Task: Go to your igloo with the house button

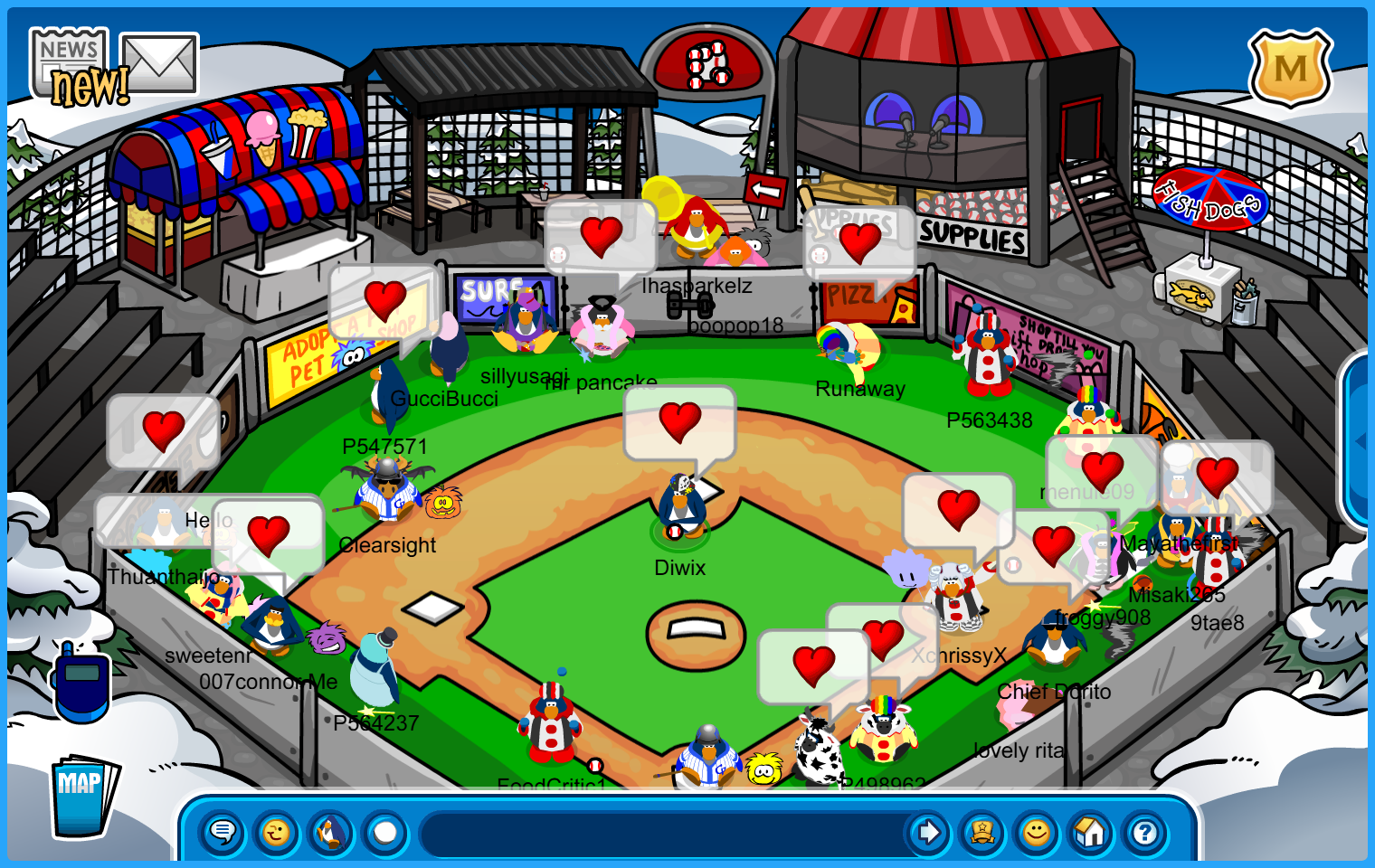Action: (1091, 832)
